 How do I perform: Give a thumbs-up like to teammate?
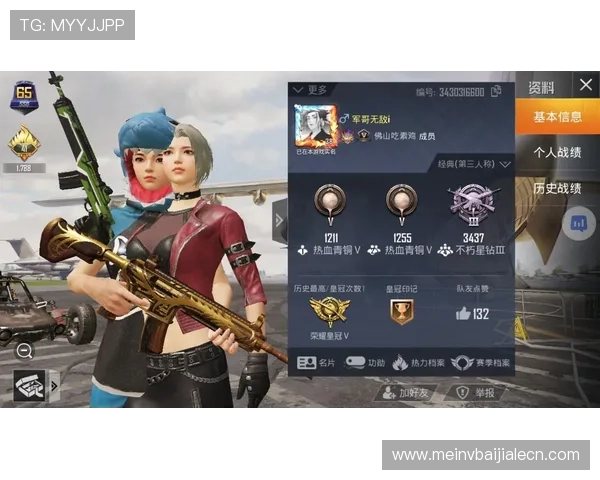click(x=464, y=313)
